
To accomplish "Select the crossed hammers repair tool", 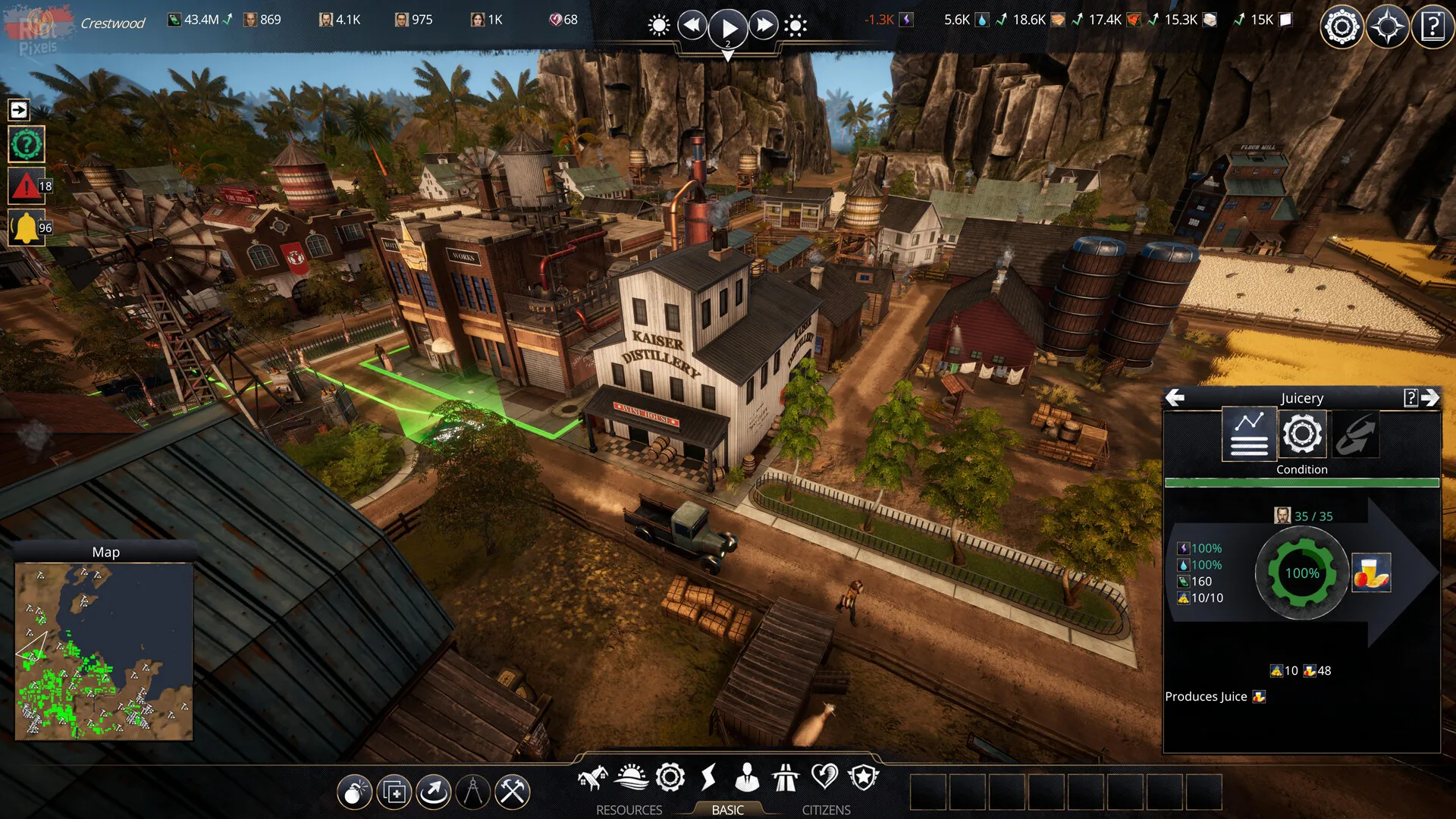I will [x=512, y=793].
